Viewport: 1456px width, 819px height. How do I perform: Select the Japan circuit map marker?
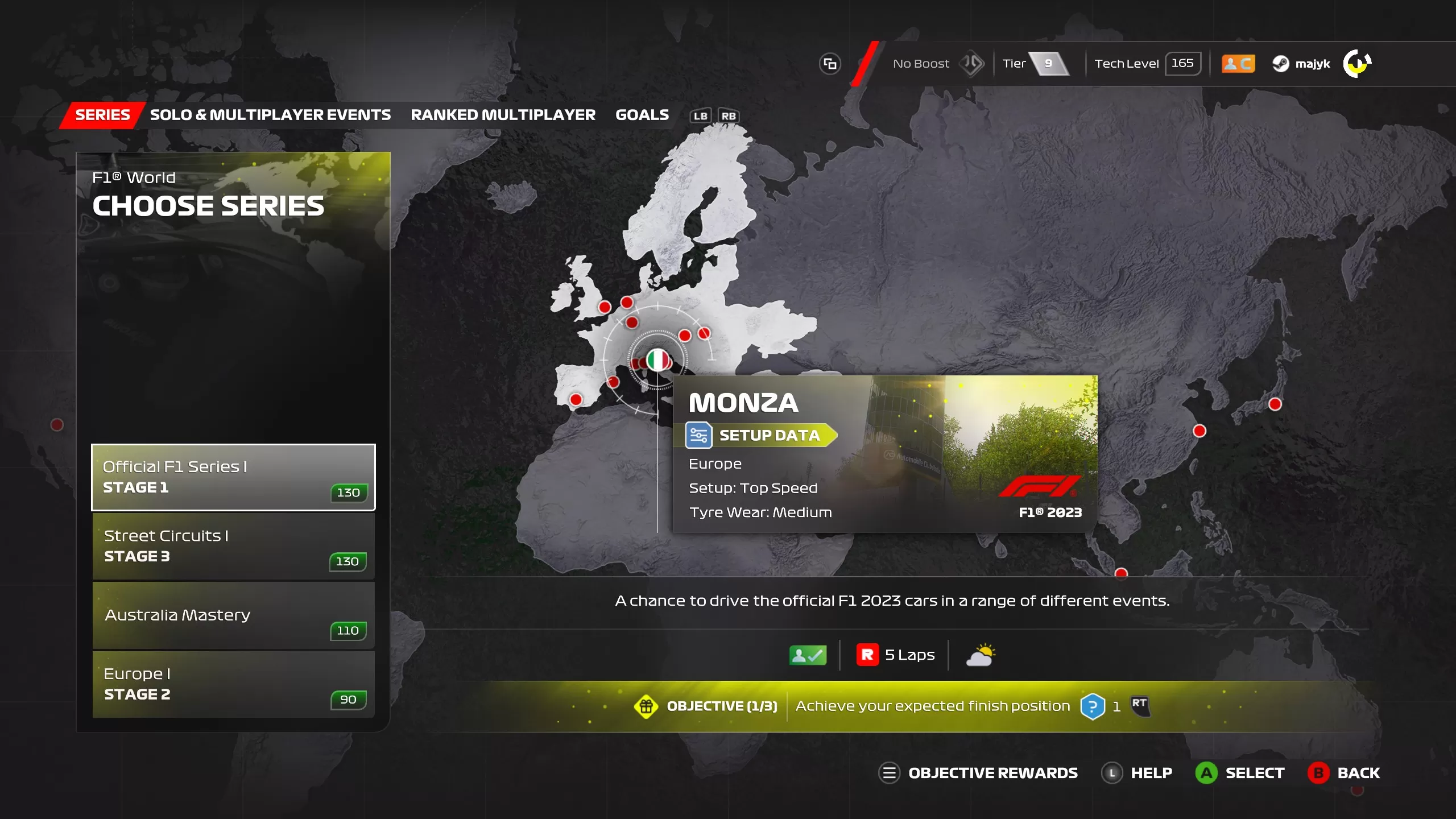coord(1275,404)
